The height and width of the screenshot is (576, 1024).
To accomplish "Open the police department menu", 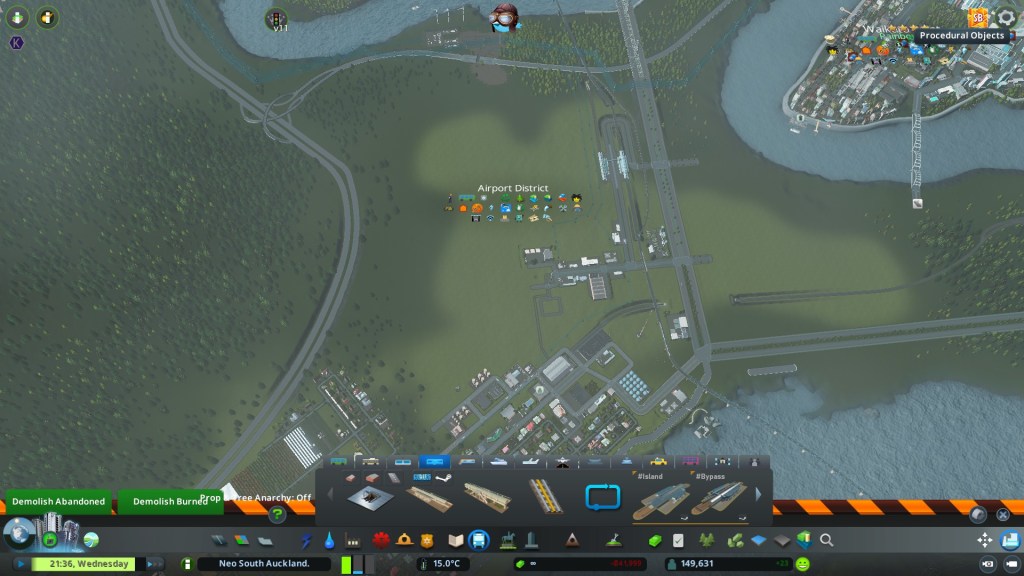I will [428, 540].
